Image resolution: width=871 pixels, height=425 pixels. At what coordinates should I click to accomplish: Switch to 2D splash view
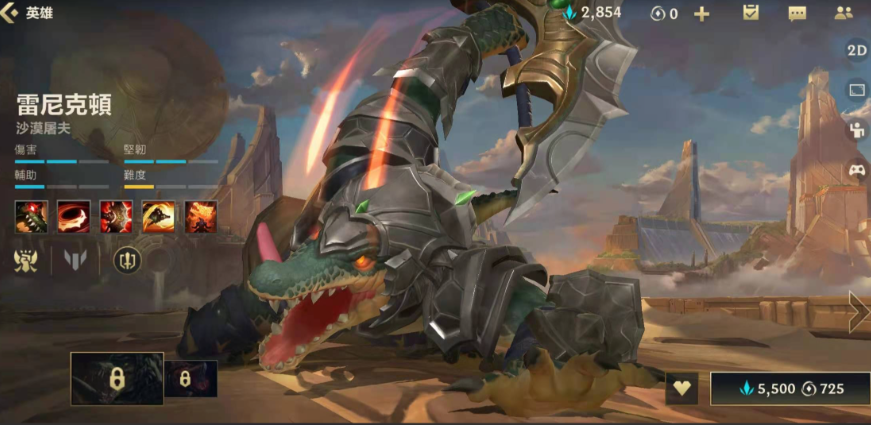pos(857,50)
